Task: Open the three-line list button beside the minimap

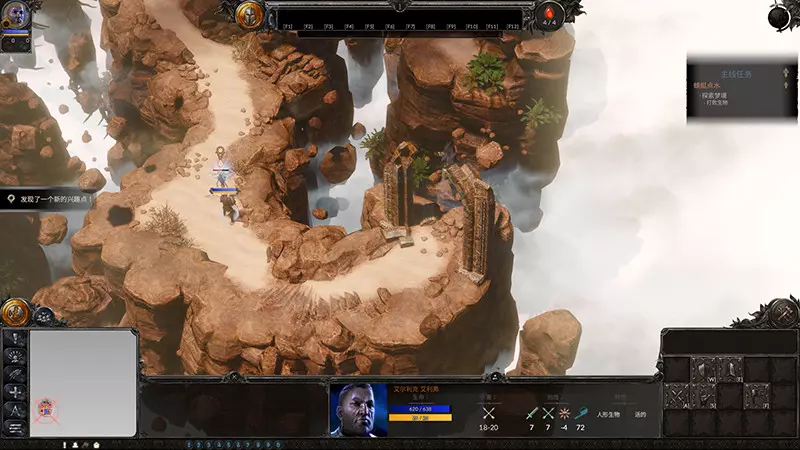Action: point(15,428)
